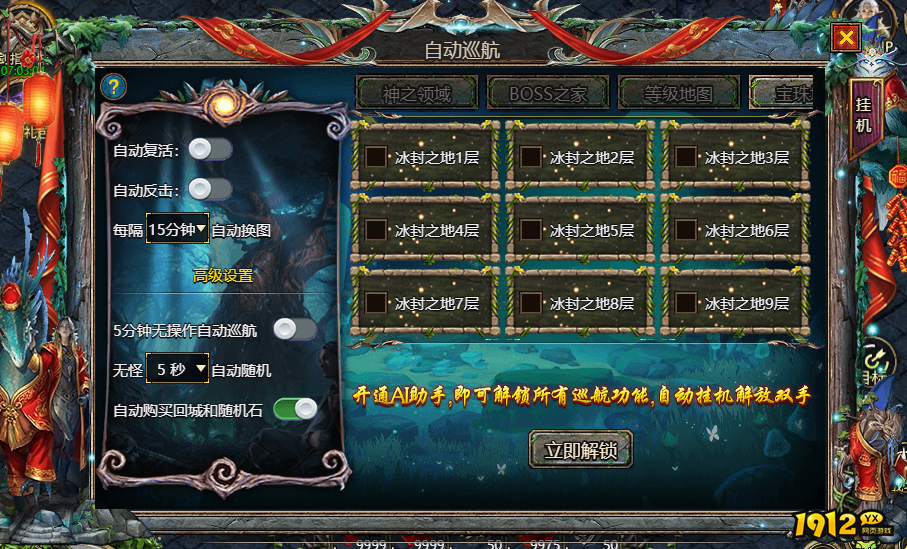Open the blue question mark help
907x549 pixels.
pyautogui.click(x=114, y=86)
